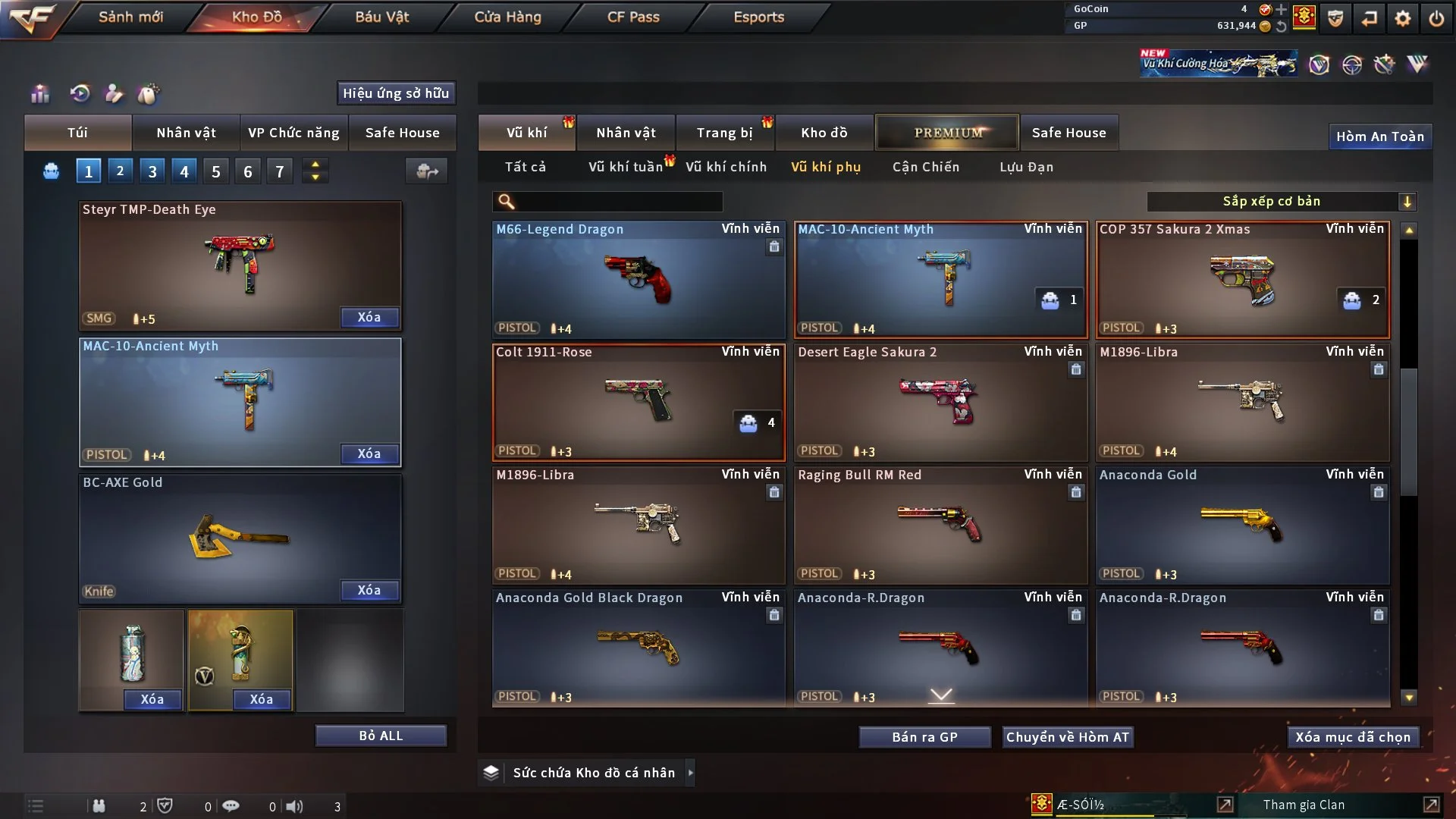Open the Hòm An Toàn button

(x=1379, y=136)
